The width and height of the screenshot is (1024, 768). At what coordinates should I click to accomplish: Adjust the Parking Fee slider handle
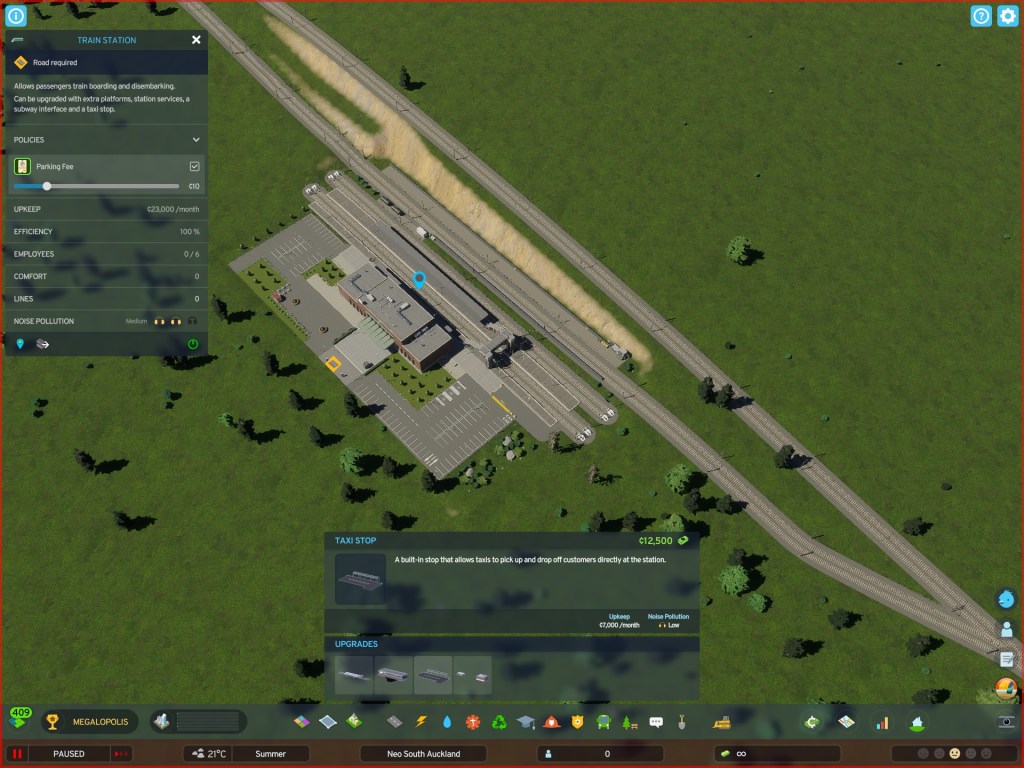(x=47, y=186)
